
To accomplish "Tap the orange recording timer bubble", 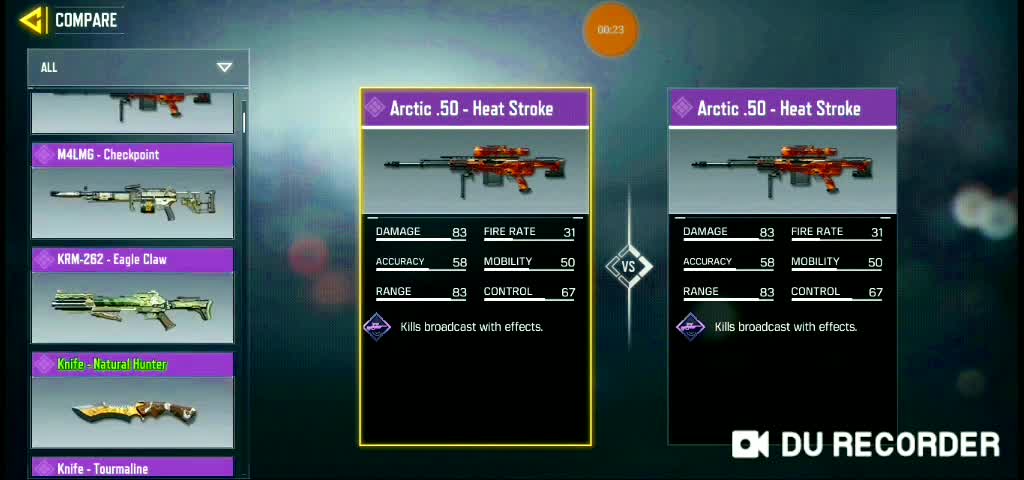I will click(x=610, y=30).
